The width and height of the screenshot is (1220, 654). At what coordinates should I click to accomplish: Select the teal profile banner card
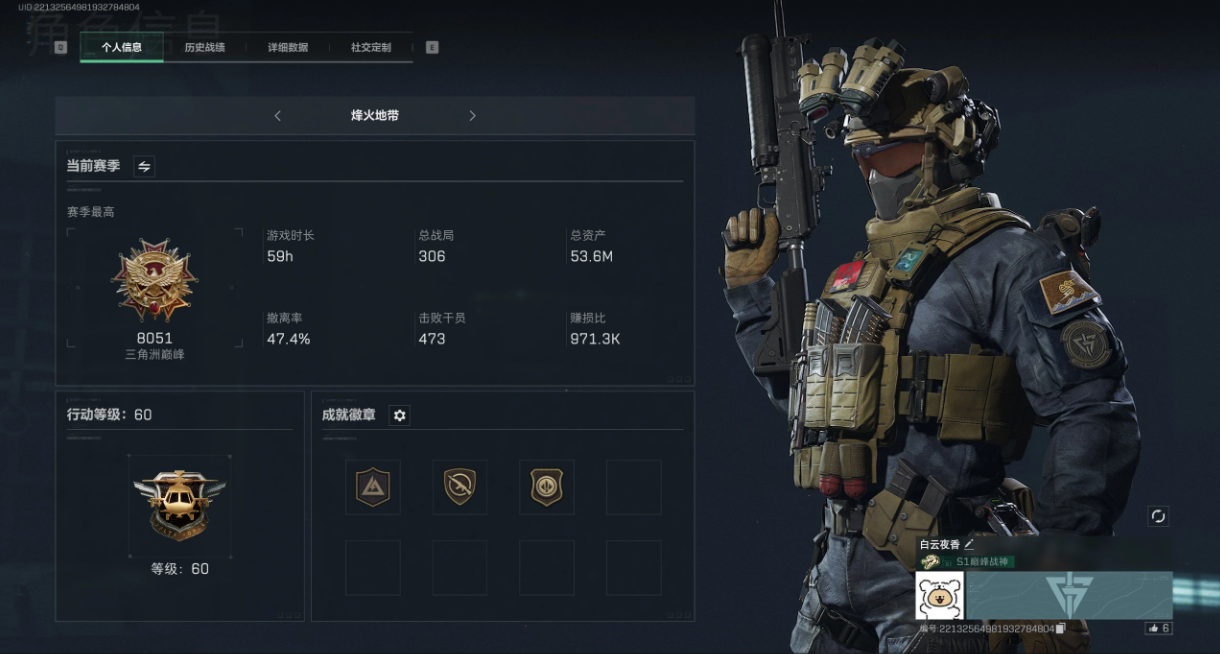click(x=1069, y=596)
